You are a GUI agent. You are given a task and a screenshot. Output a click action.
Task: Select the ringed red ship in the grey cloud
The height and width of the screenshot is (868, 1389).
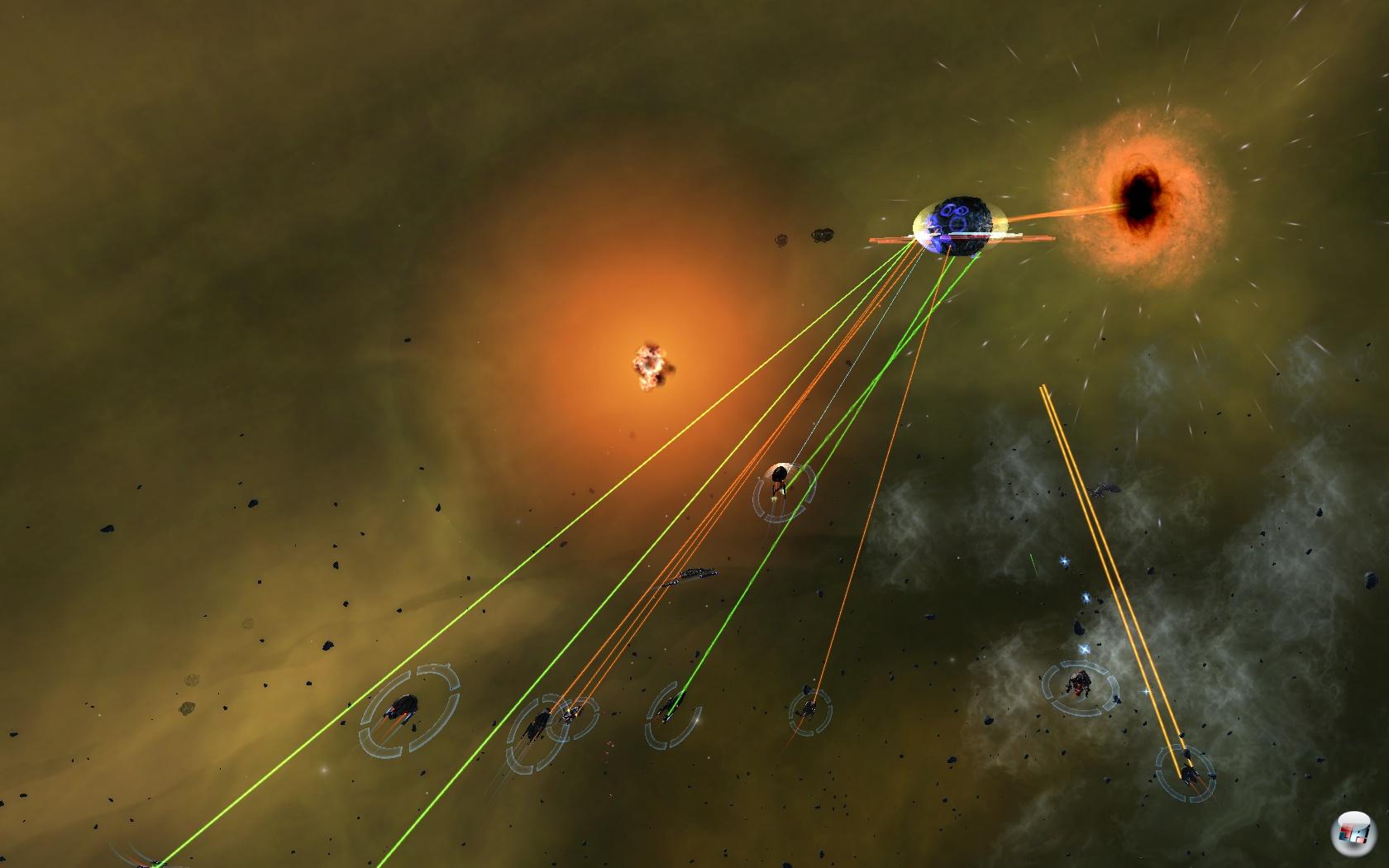click(x=1079, y=682)
